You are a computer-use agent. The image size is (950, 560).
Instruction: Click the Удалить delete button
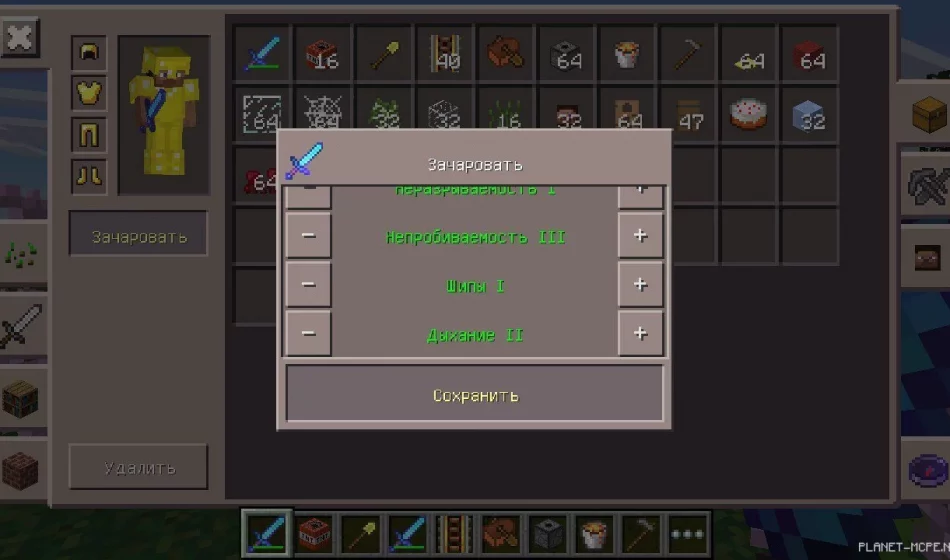pyautogui.click(x=138, y=467)
